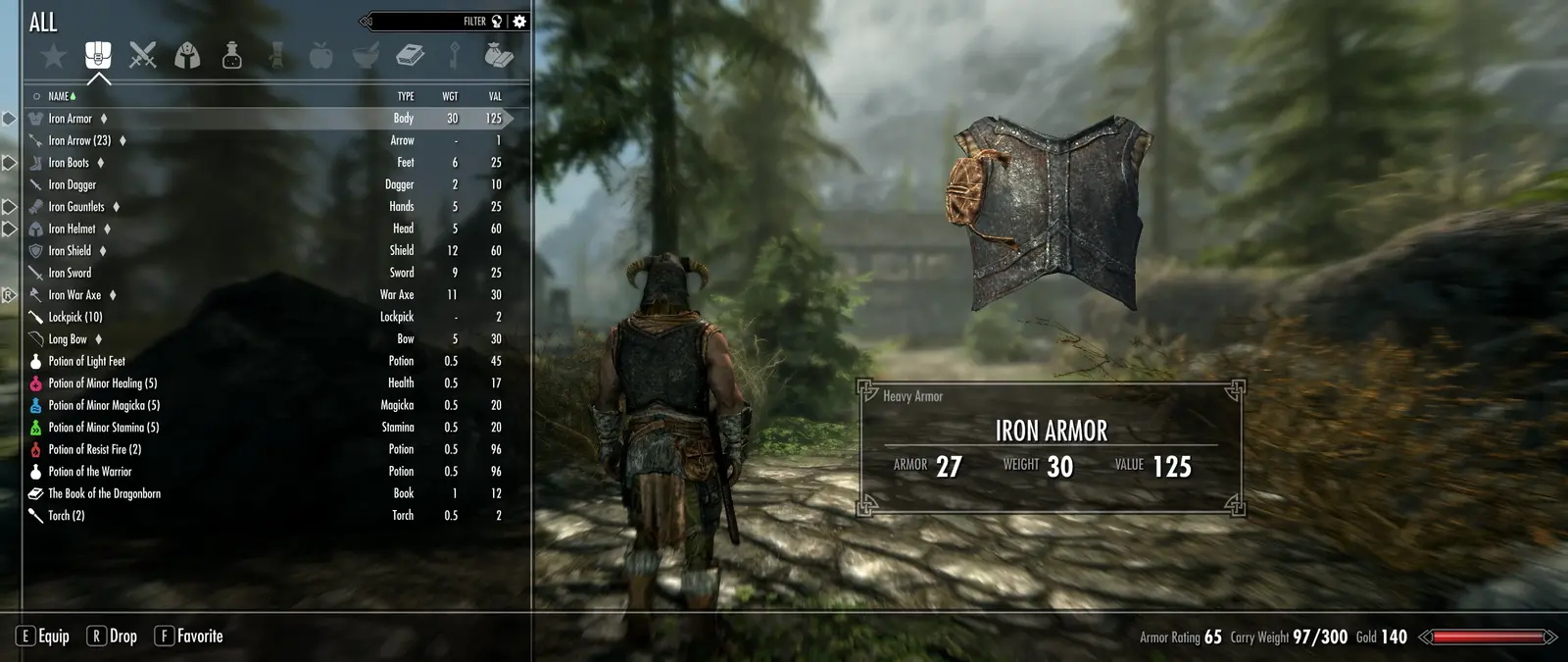Select the Iron War Axe entry
Viewport: 1568px width, 662px height.
74,295
